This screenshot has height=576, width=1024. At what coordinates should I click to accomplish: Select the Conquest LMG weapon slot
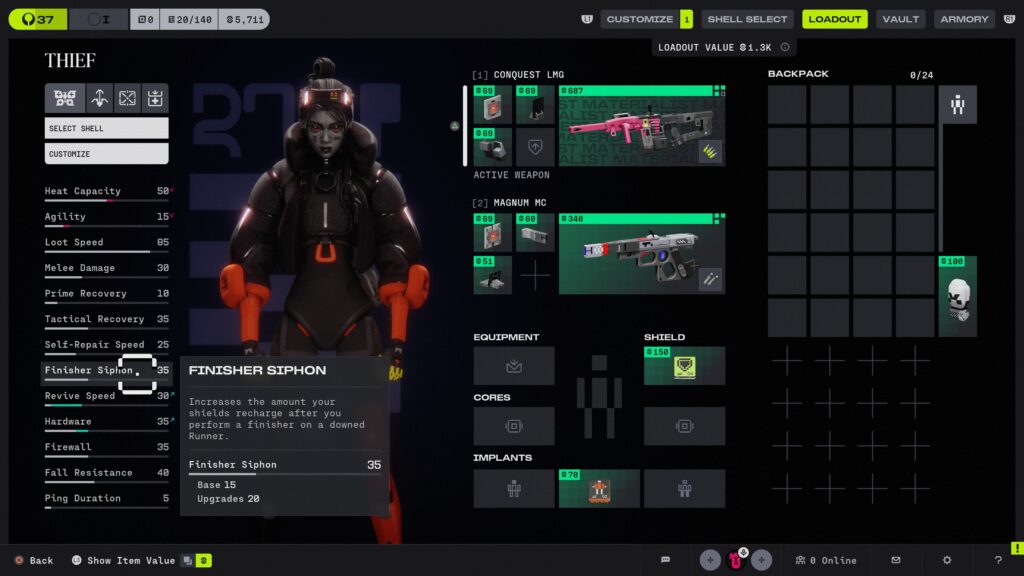642,126
